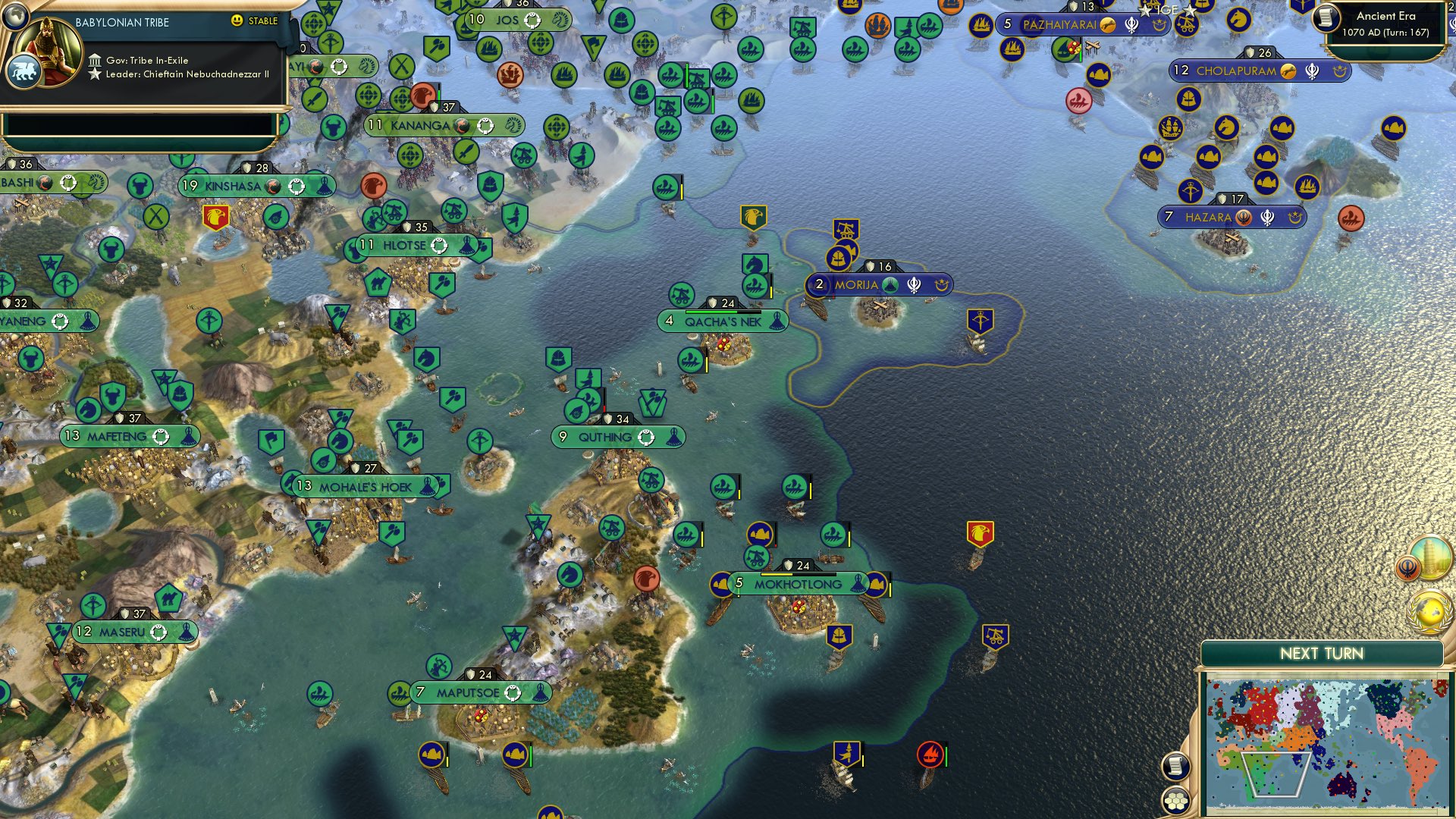Click the globe icon beside the leader portrait

15,17
